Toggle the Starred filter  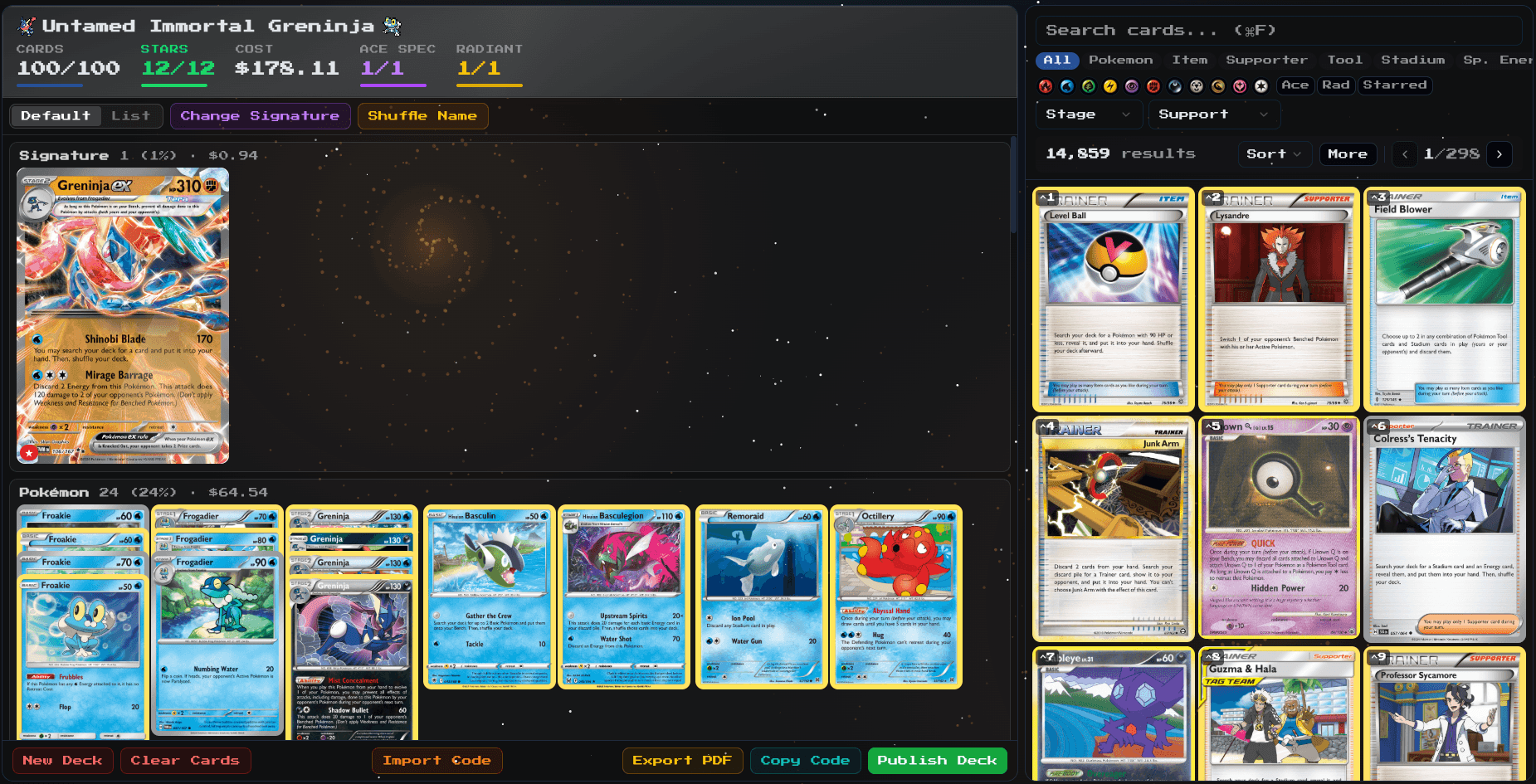(1395, 85)
